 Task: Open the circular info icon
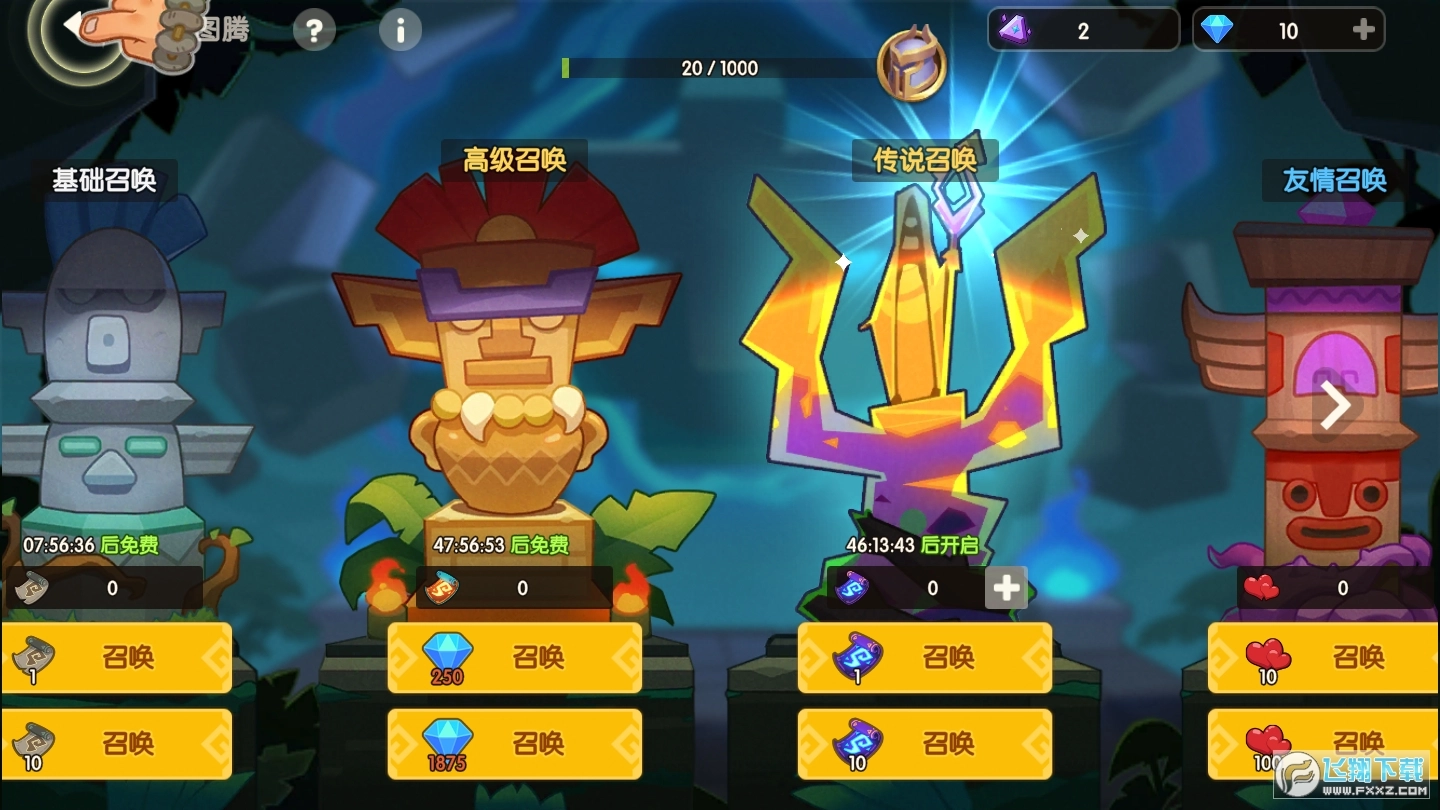[x=400, y=29]
